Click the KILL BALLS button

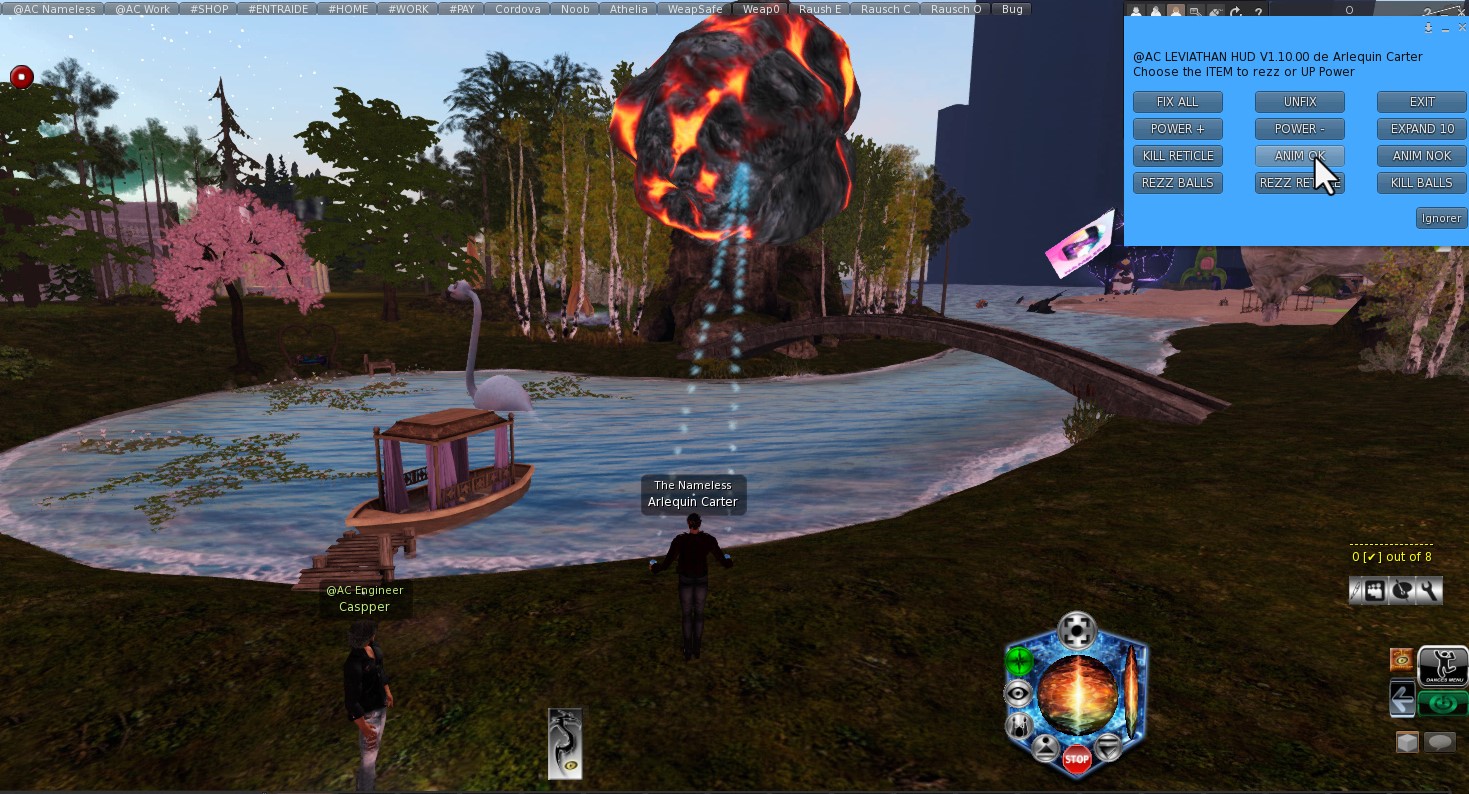(1421, 183)
